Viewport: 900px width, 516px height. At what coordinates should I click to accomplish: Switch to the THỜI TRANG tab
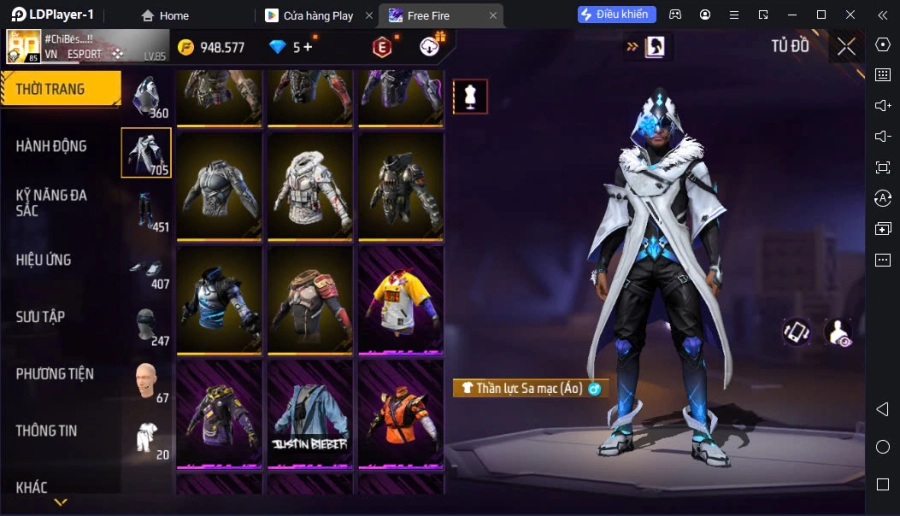(x=60, y=89)
